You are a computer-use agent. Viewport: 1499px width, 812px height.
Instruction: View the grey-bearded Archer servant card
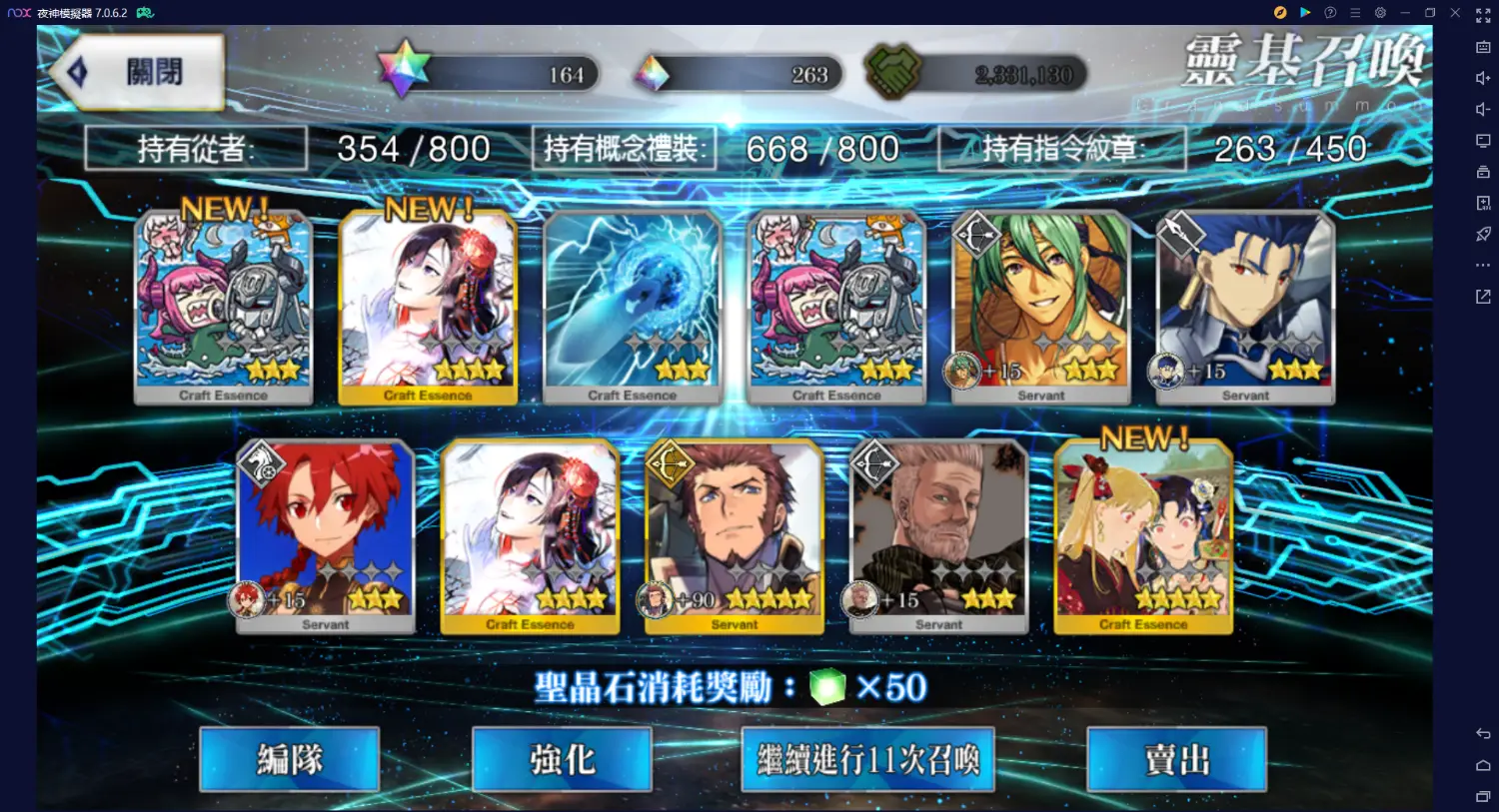[x=938, y=535]
